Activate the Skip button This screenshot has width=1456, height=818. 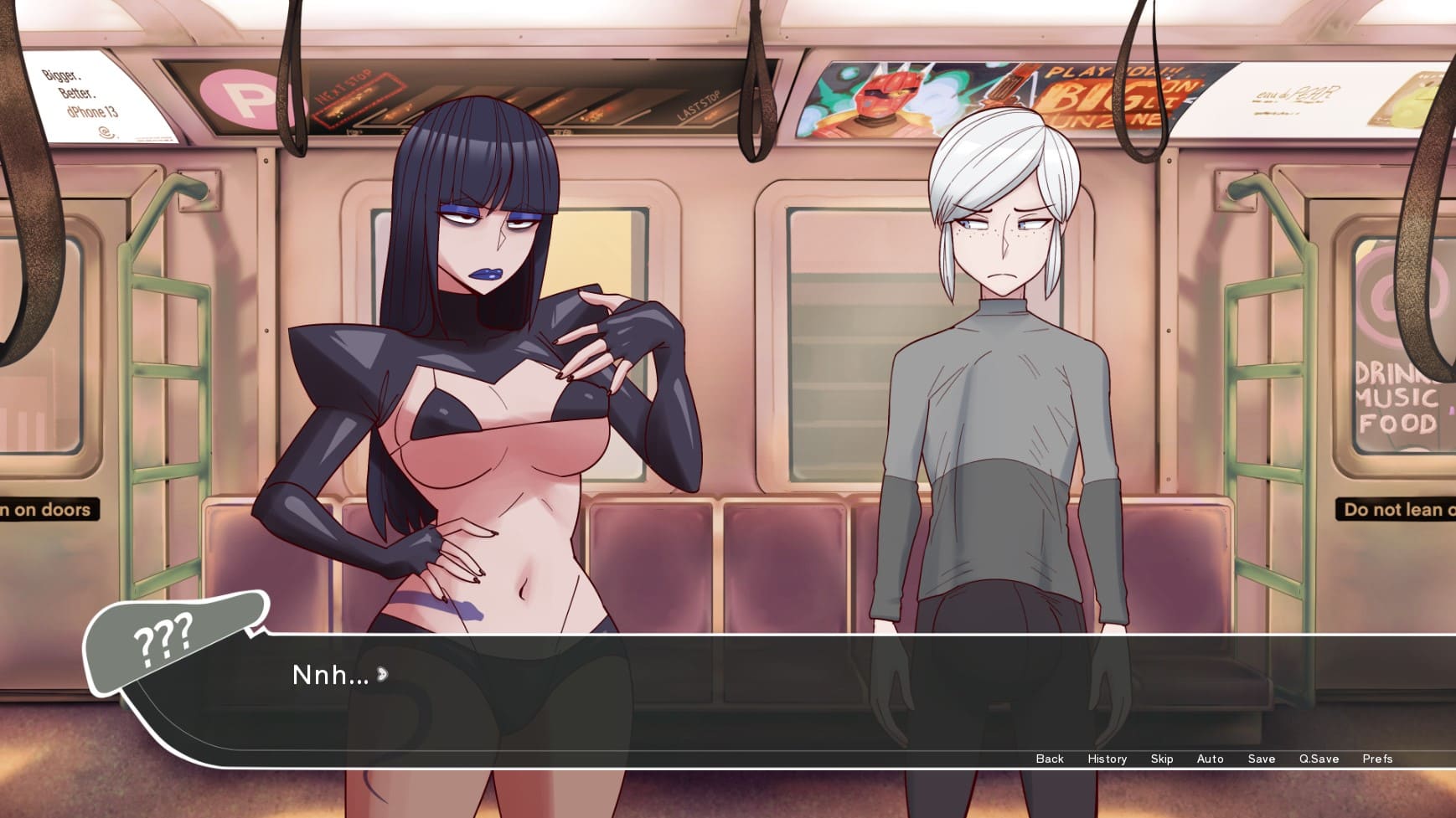point(1161,759)
